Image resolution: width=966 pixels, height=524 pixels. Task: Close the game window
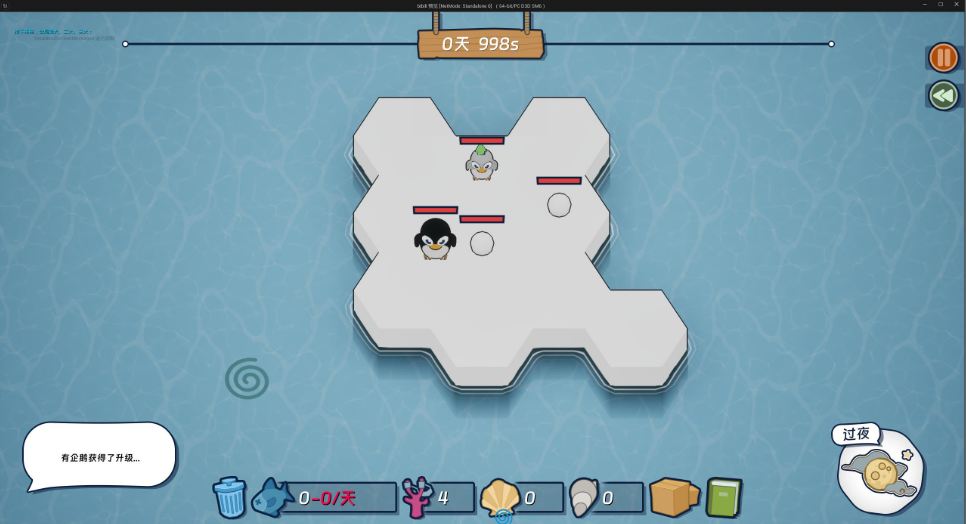pyautogui.click(x=955, y=5)
